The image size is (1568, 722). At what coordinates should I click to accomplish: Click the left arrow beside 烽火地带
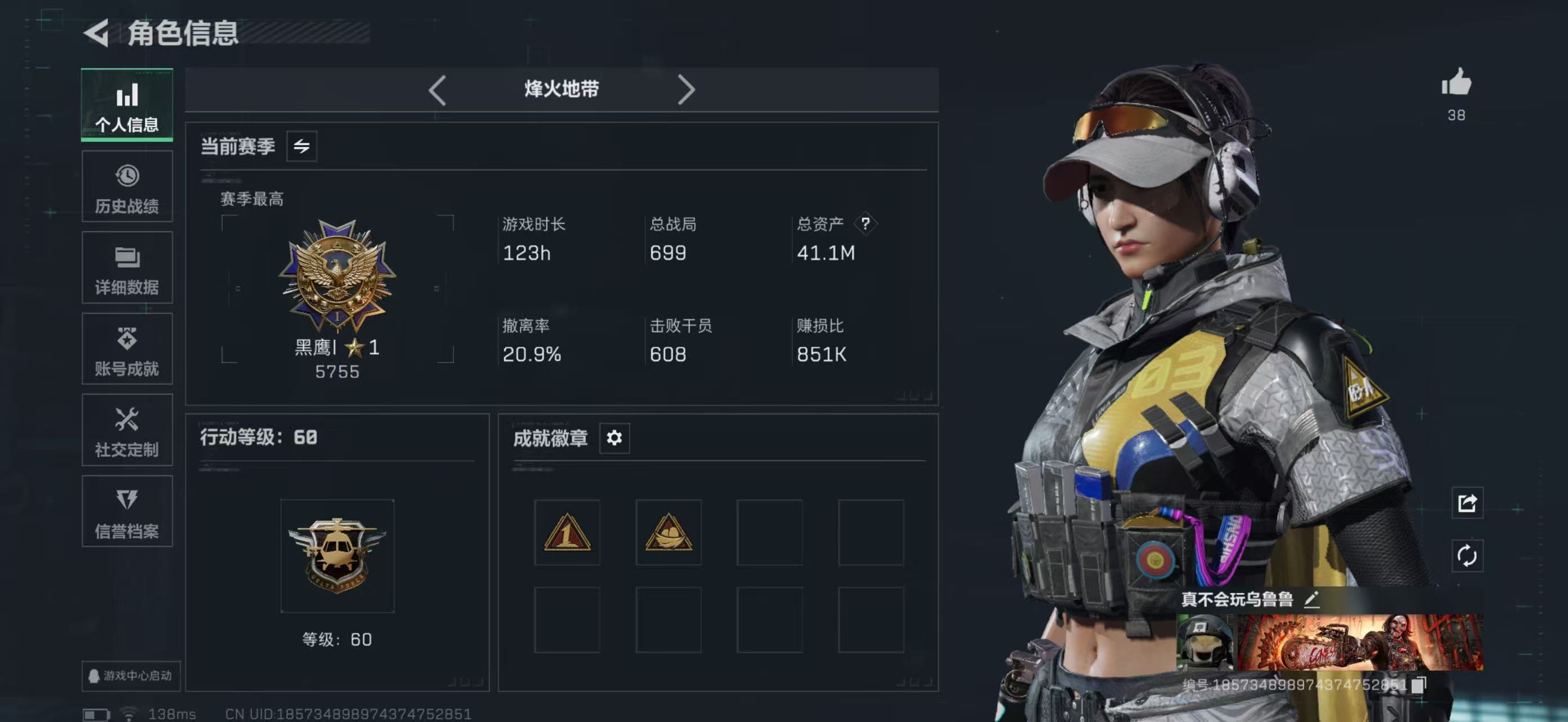pos(437,90)
